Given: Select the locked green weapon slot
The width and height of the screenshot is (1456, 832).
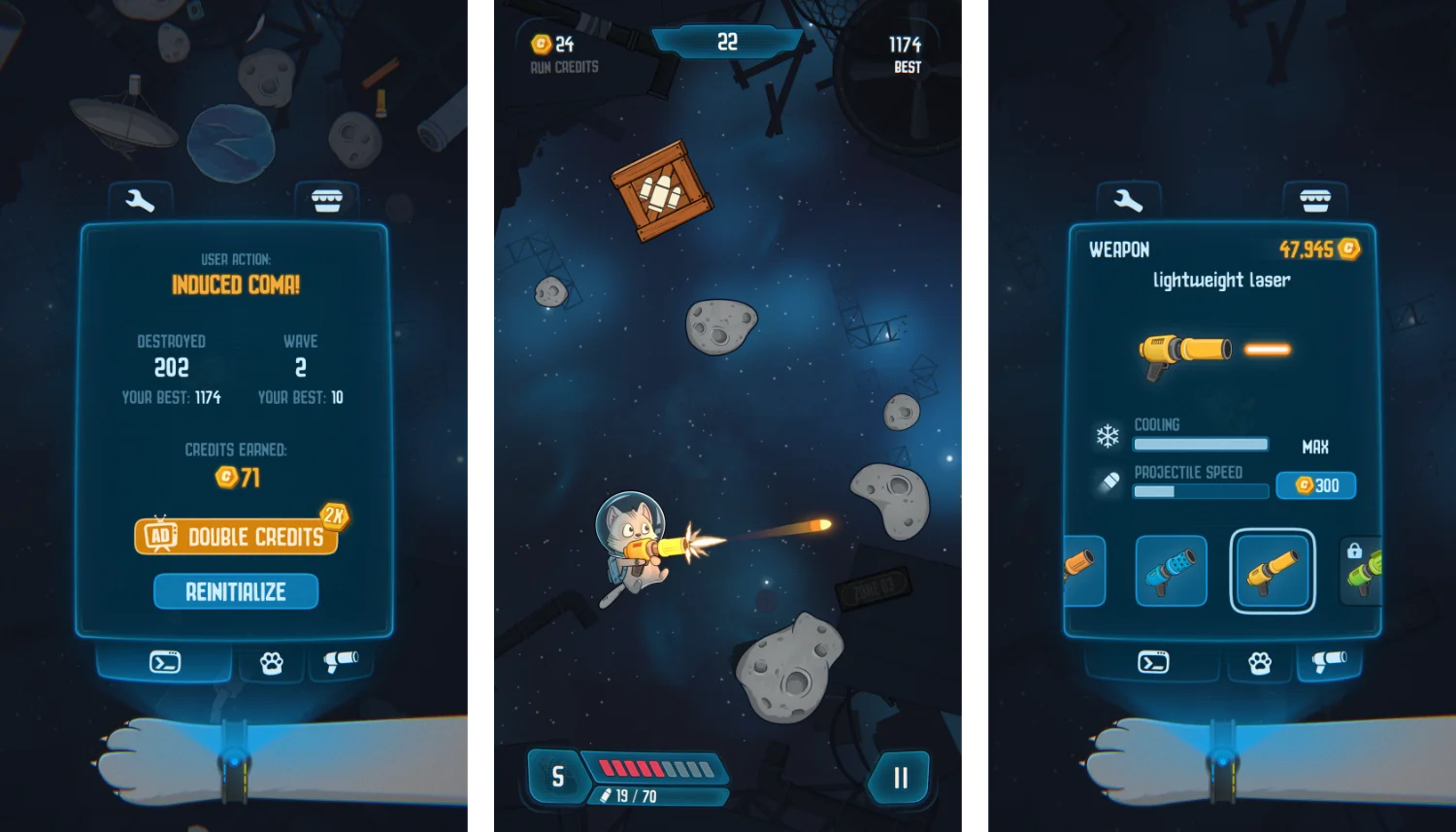Looking at the screenshot, I should pos(1362,571).
